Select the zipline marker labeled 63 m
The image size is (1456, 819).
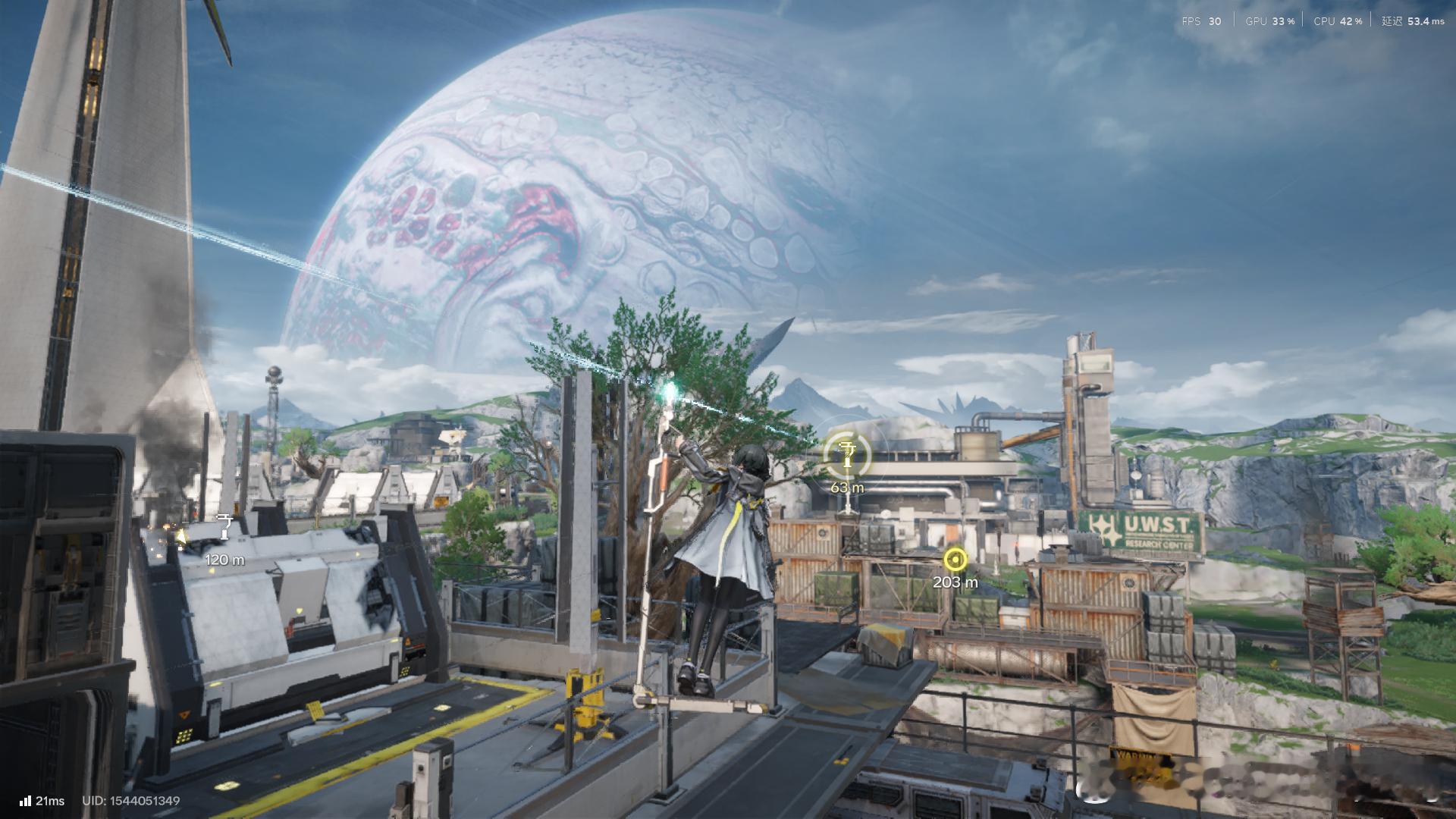pos(847,454)
